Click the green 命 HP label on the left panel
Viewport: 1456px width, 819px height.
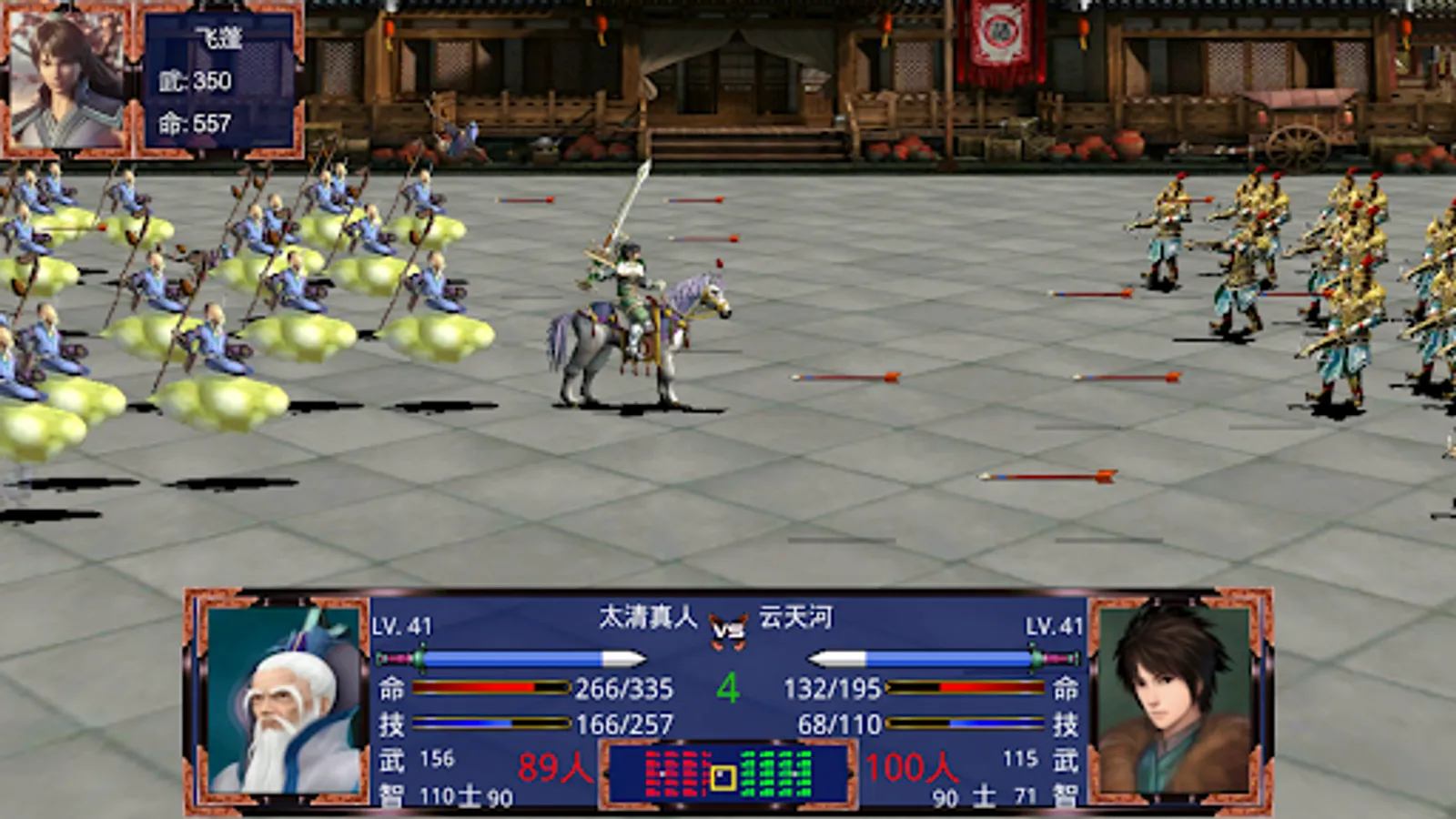click(x=391, y=689)
